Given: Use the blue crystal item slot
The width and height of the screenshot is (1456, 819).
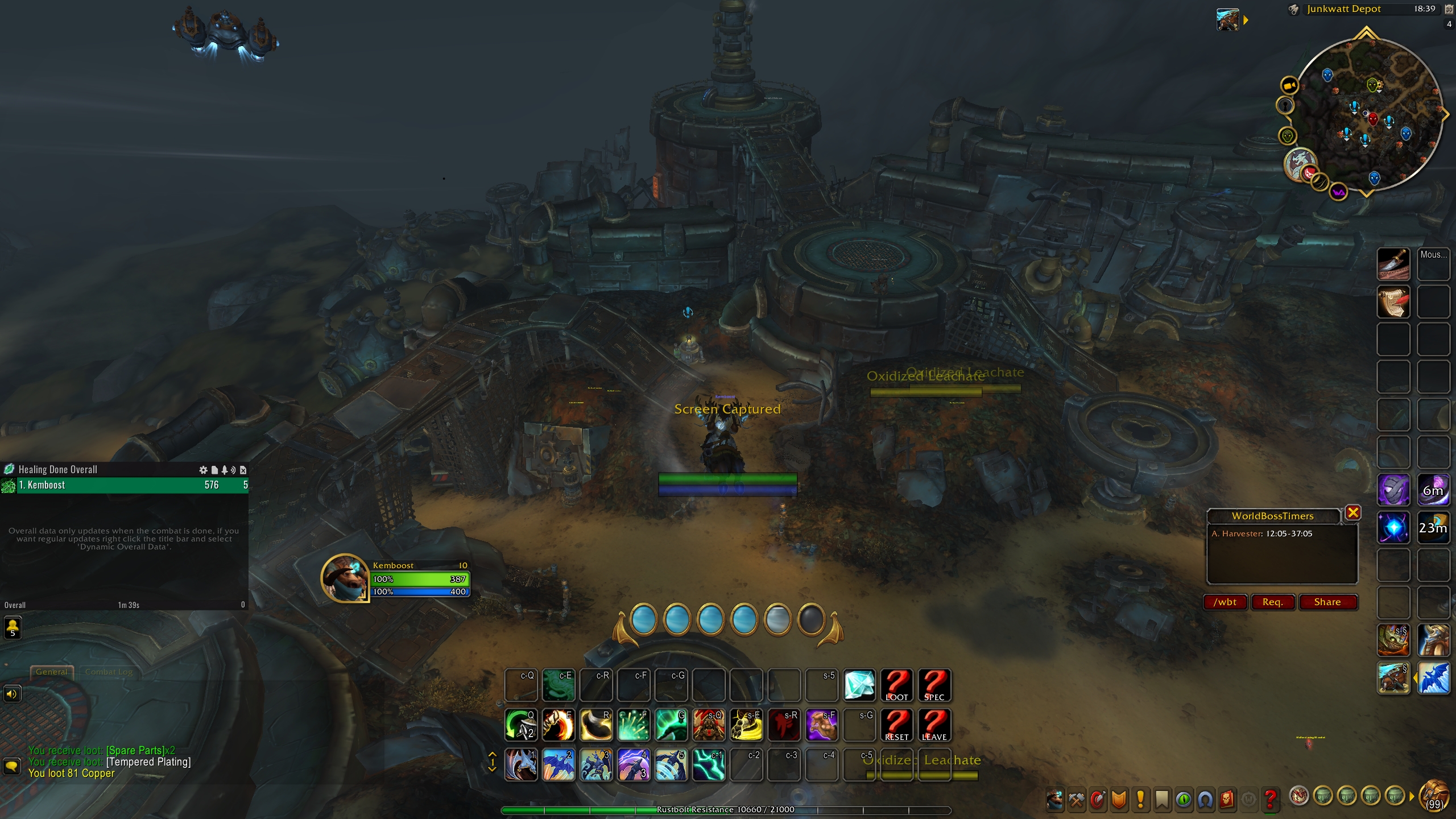Looking at the screenshot, I should (859, 685).
